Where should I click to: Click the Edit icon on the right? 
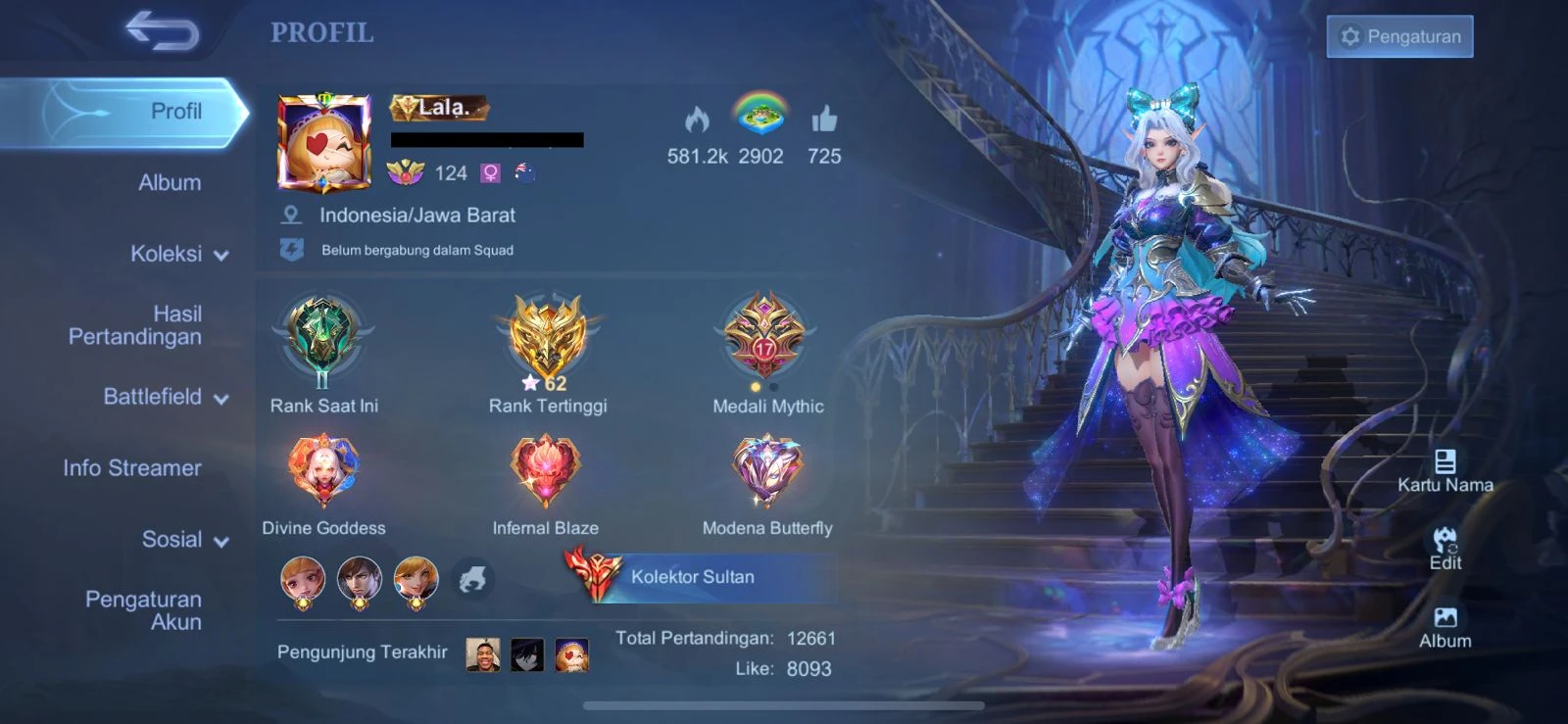1443,544
